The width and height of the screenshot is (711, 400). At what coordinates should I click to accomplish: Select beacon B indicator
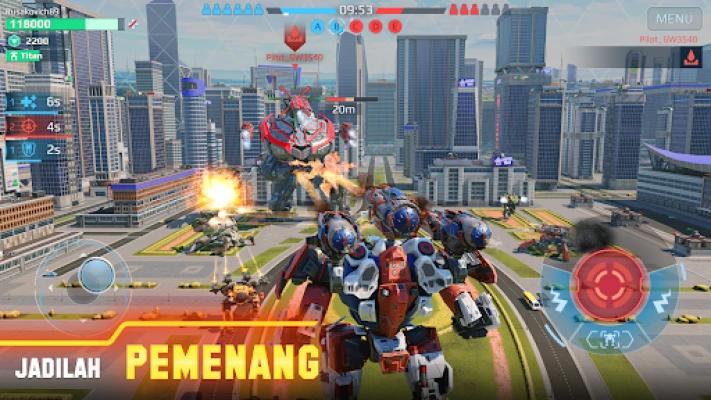click(x=338, y=27)
